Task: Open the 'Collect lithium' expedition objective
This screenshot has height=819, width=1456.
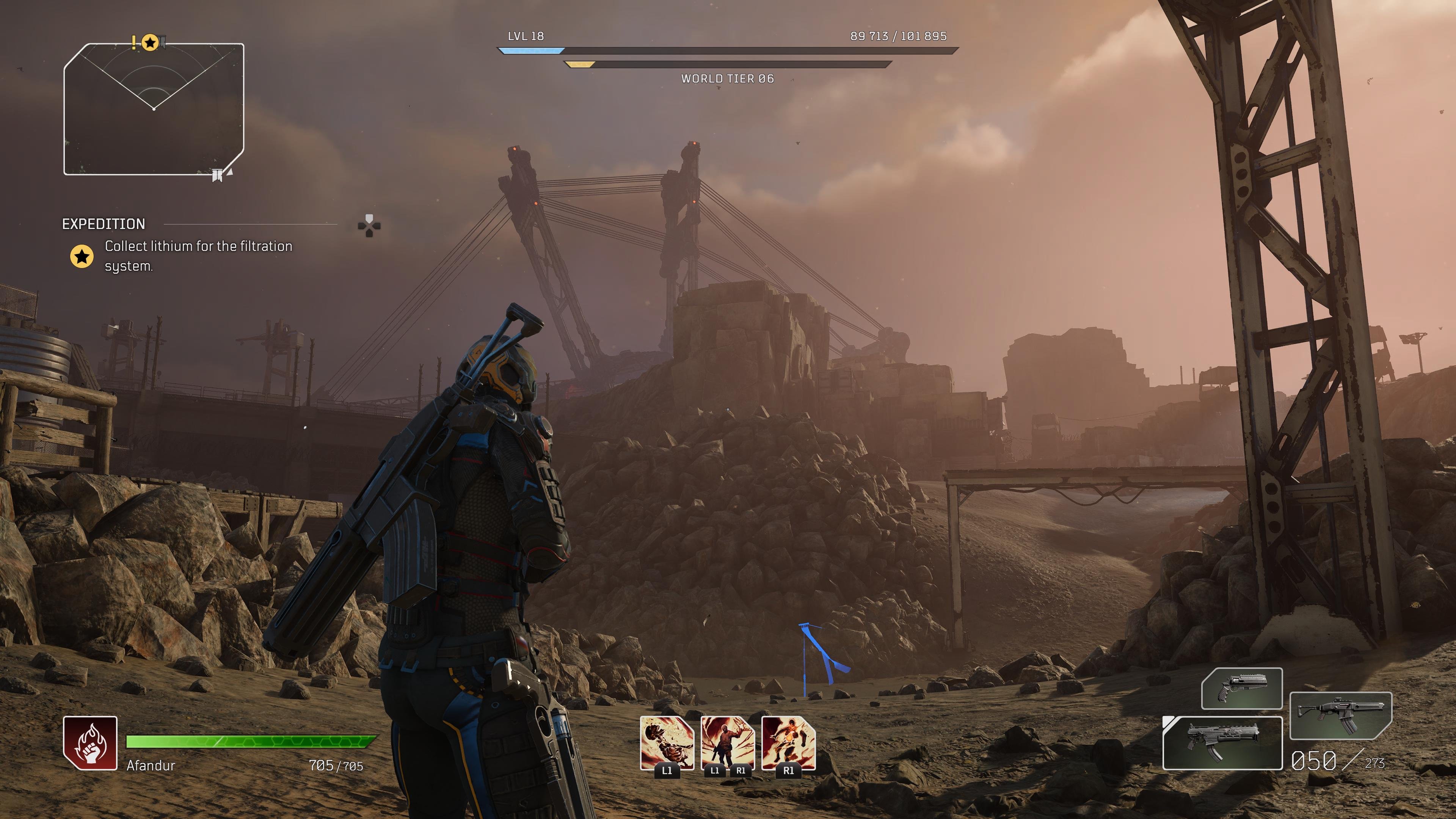Action: 198,256
